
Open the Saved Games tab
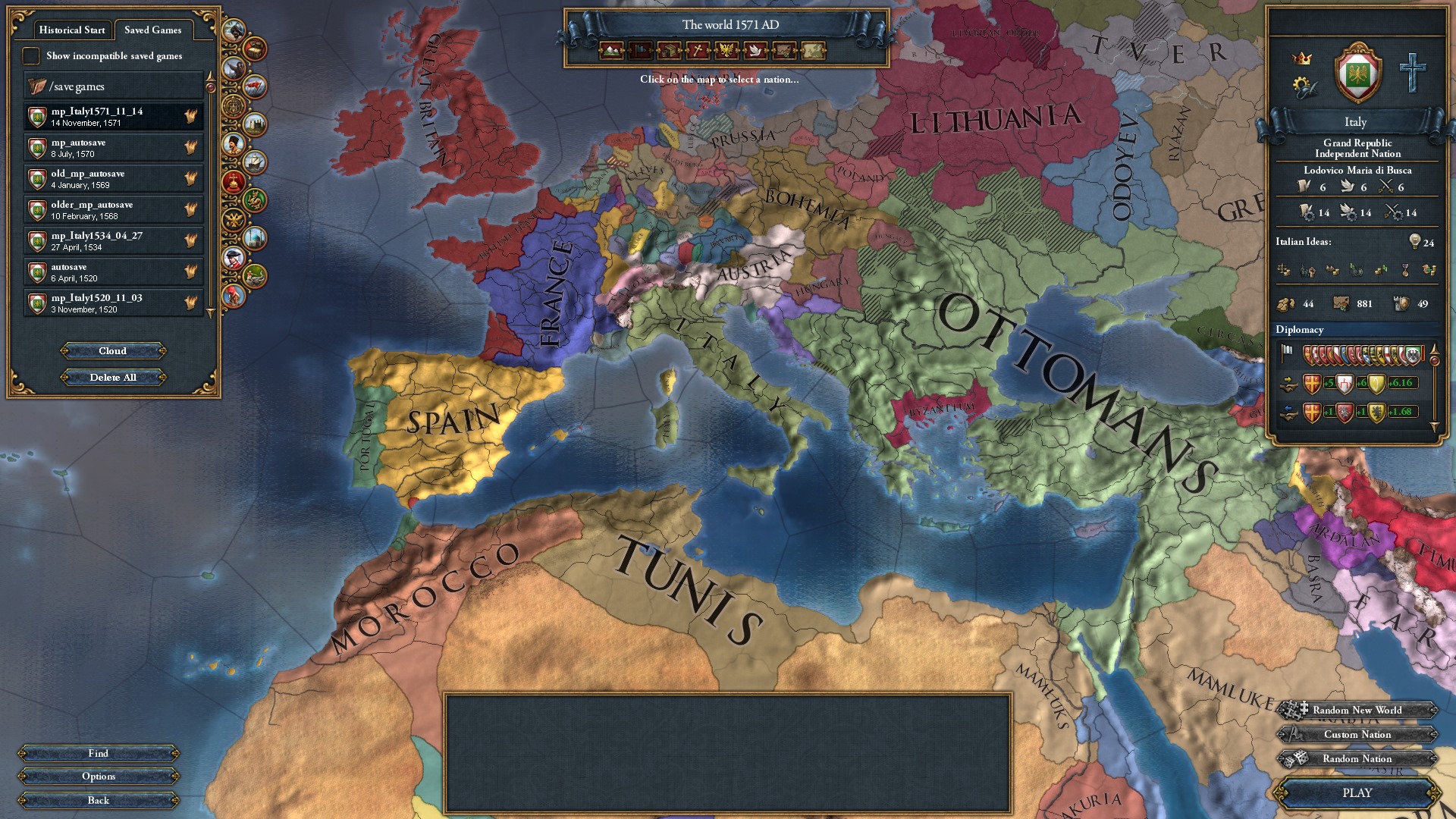point(154,30)
